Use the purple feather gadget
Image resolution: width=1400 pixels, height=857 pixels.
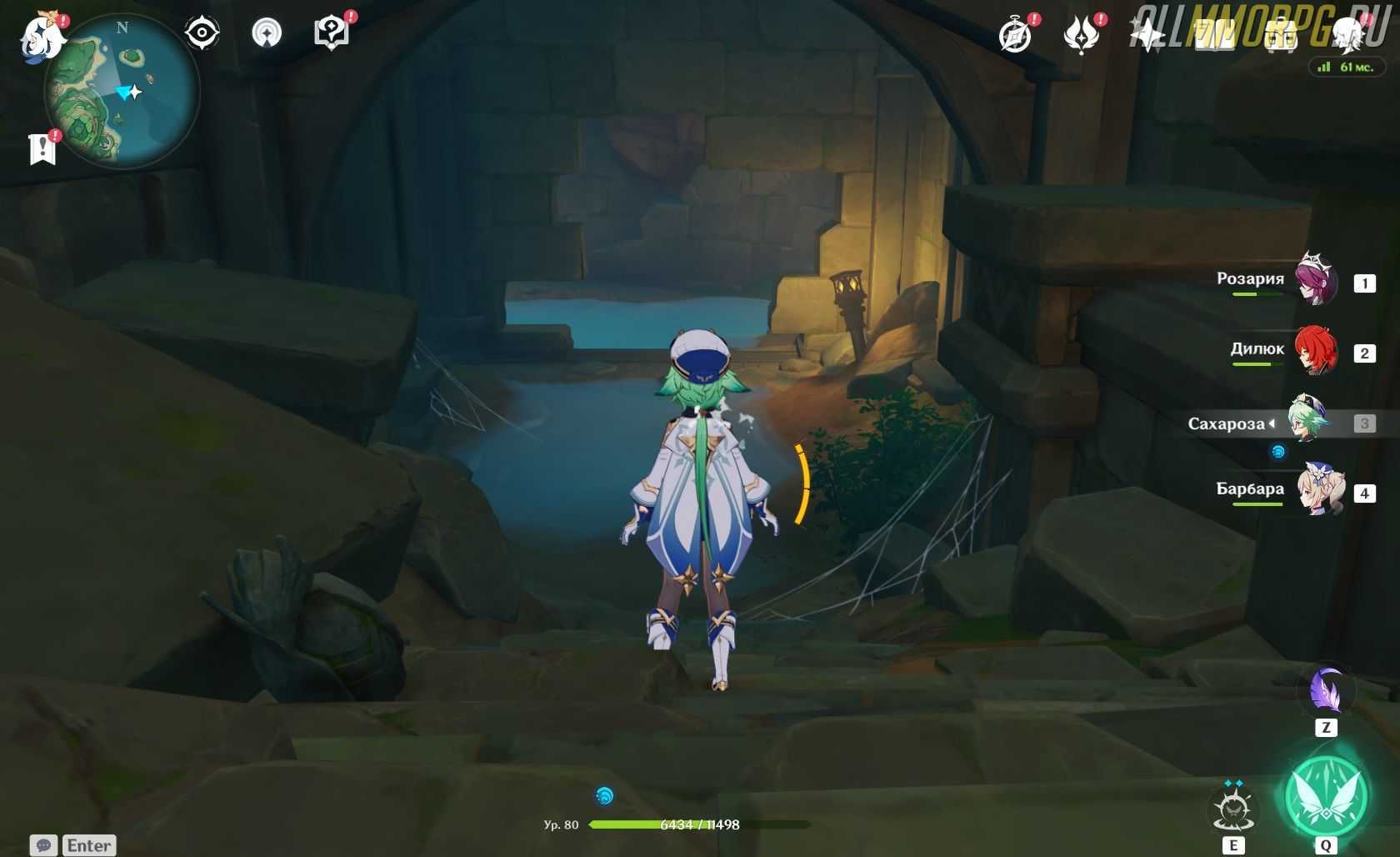pyautogui.click(x=1326, y=691)
